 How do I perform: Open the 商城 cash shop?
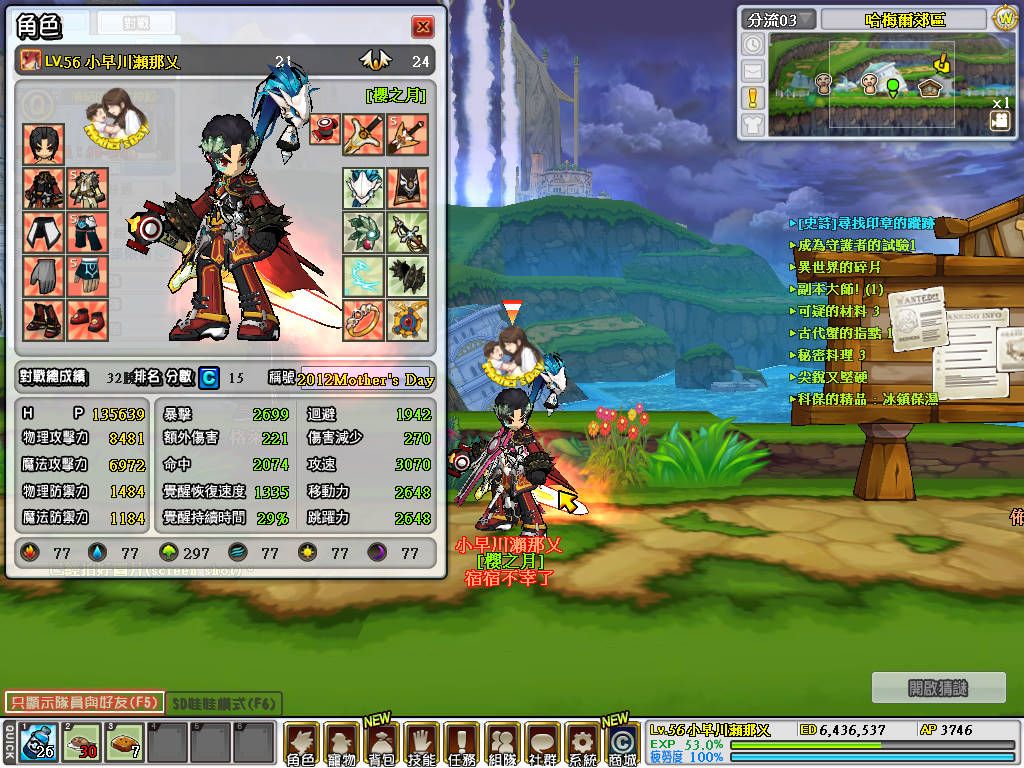pyautogui.click(x=621, y=745)
